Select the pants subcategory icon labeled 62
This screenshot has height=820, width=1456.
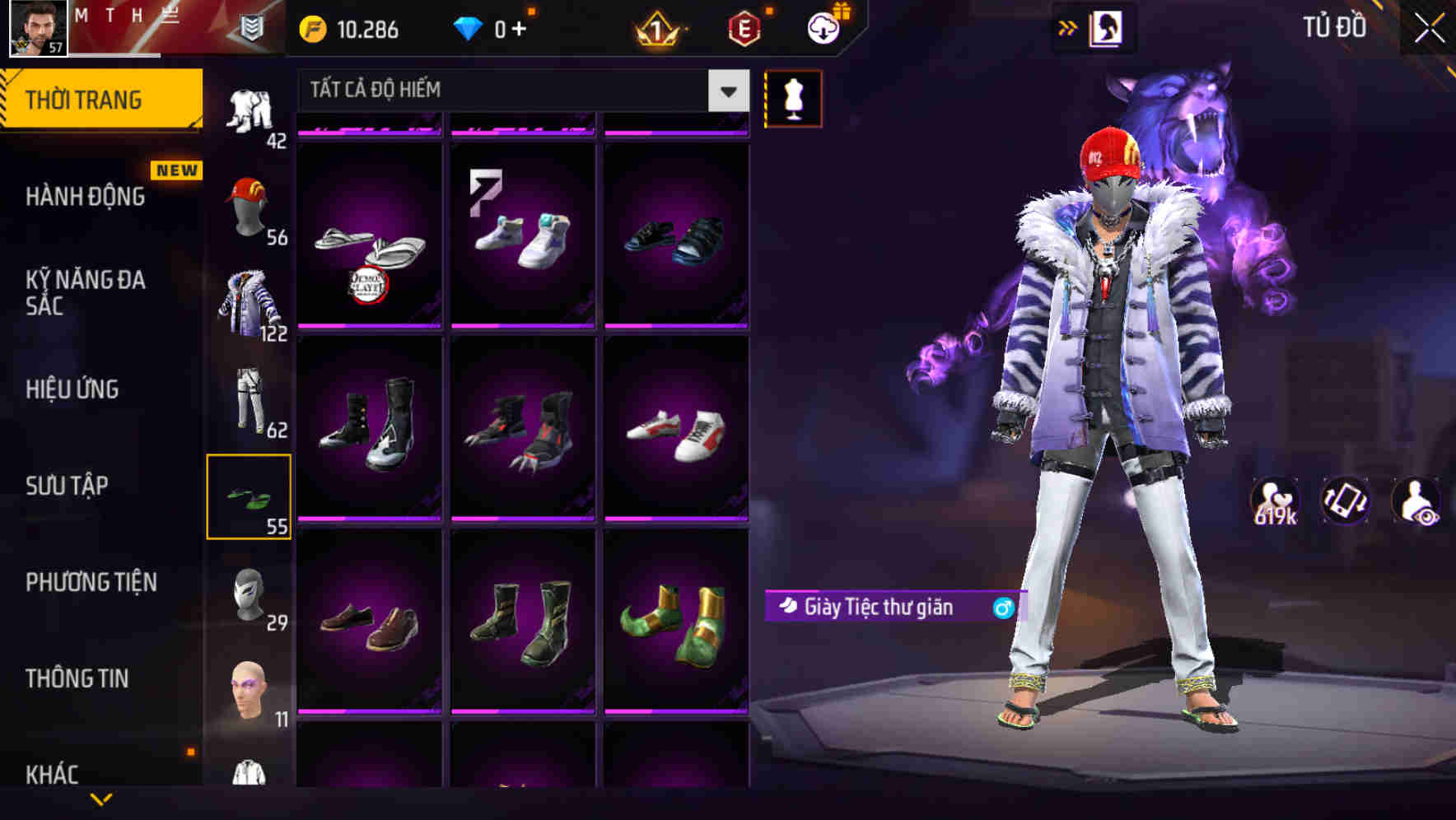point(250,399)
